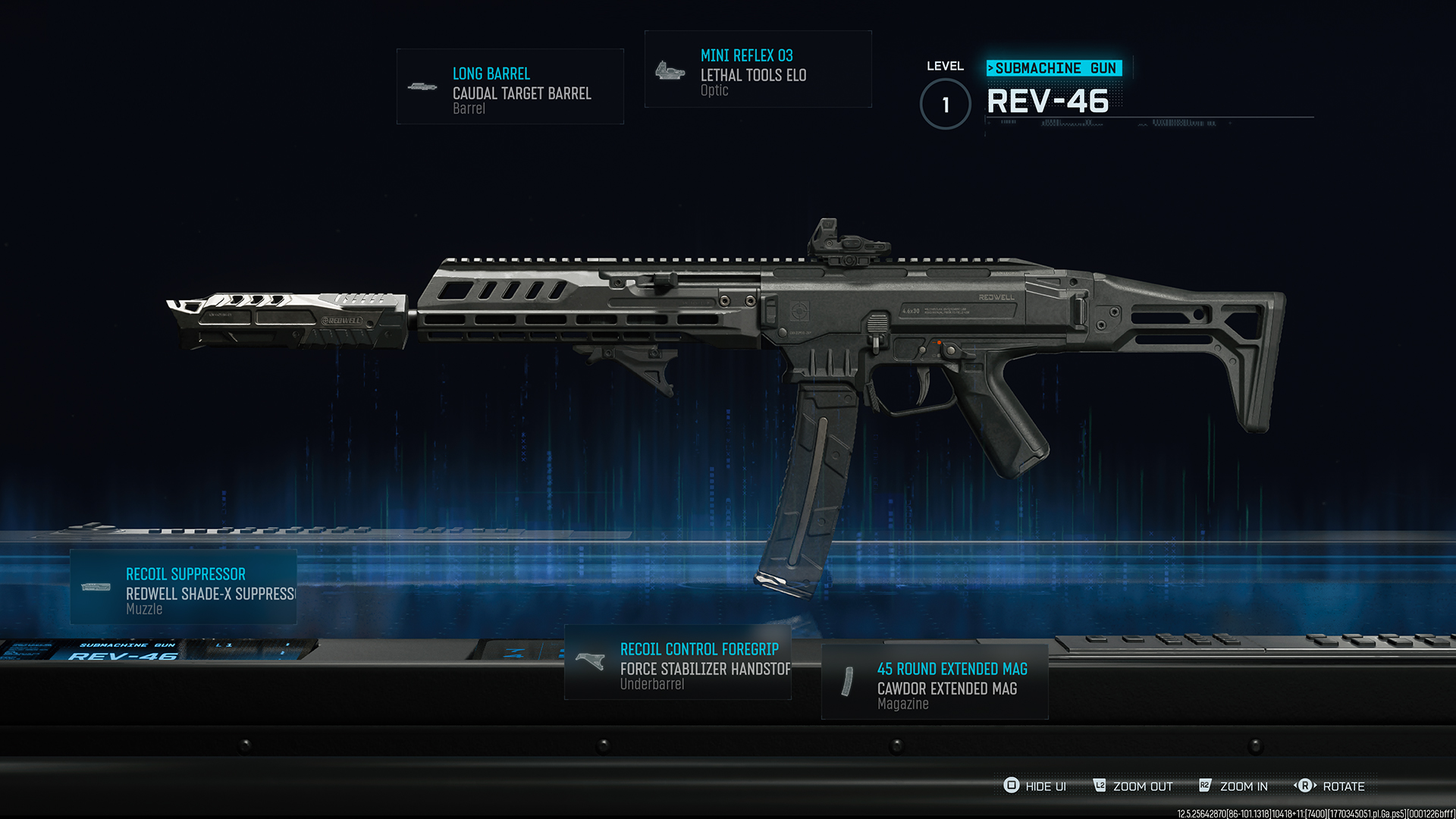Toggle the Rotate control for the weapon

[1345, 786]
